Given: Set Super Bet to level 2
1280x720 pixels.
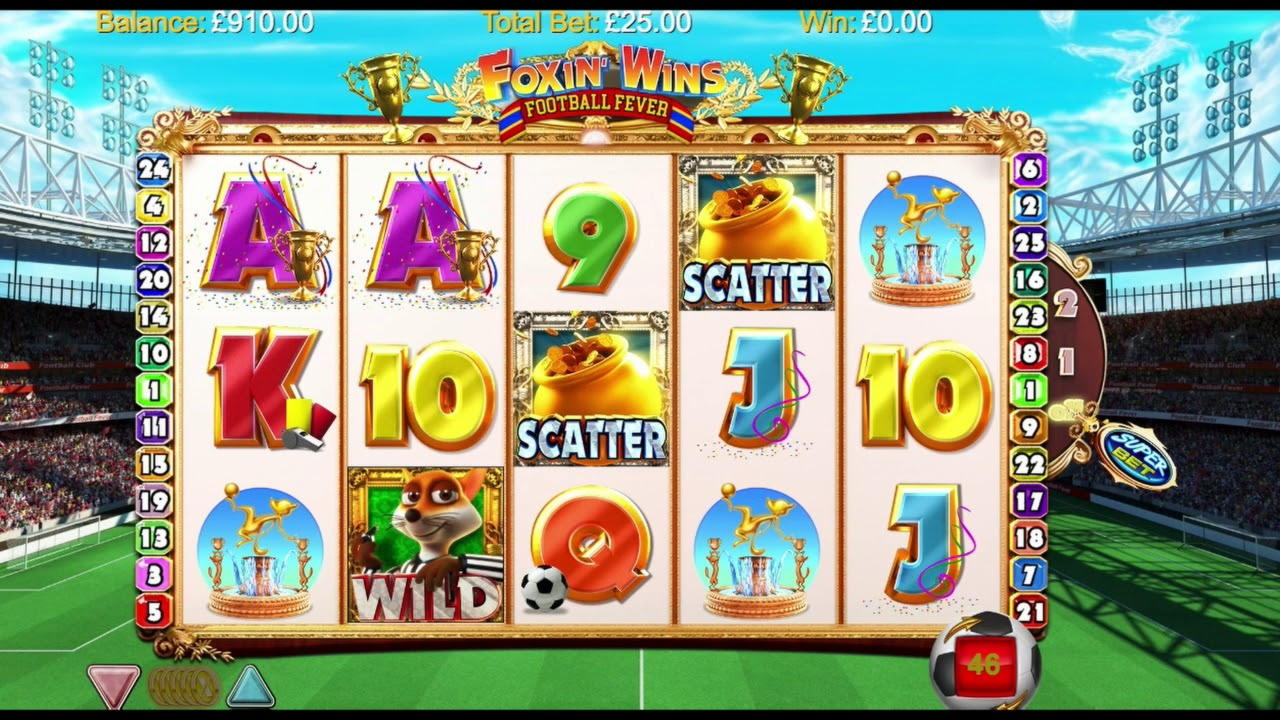Looking at the screenshot, I should (1067, 304).
